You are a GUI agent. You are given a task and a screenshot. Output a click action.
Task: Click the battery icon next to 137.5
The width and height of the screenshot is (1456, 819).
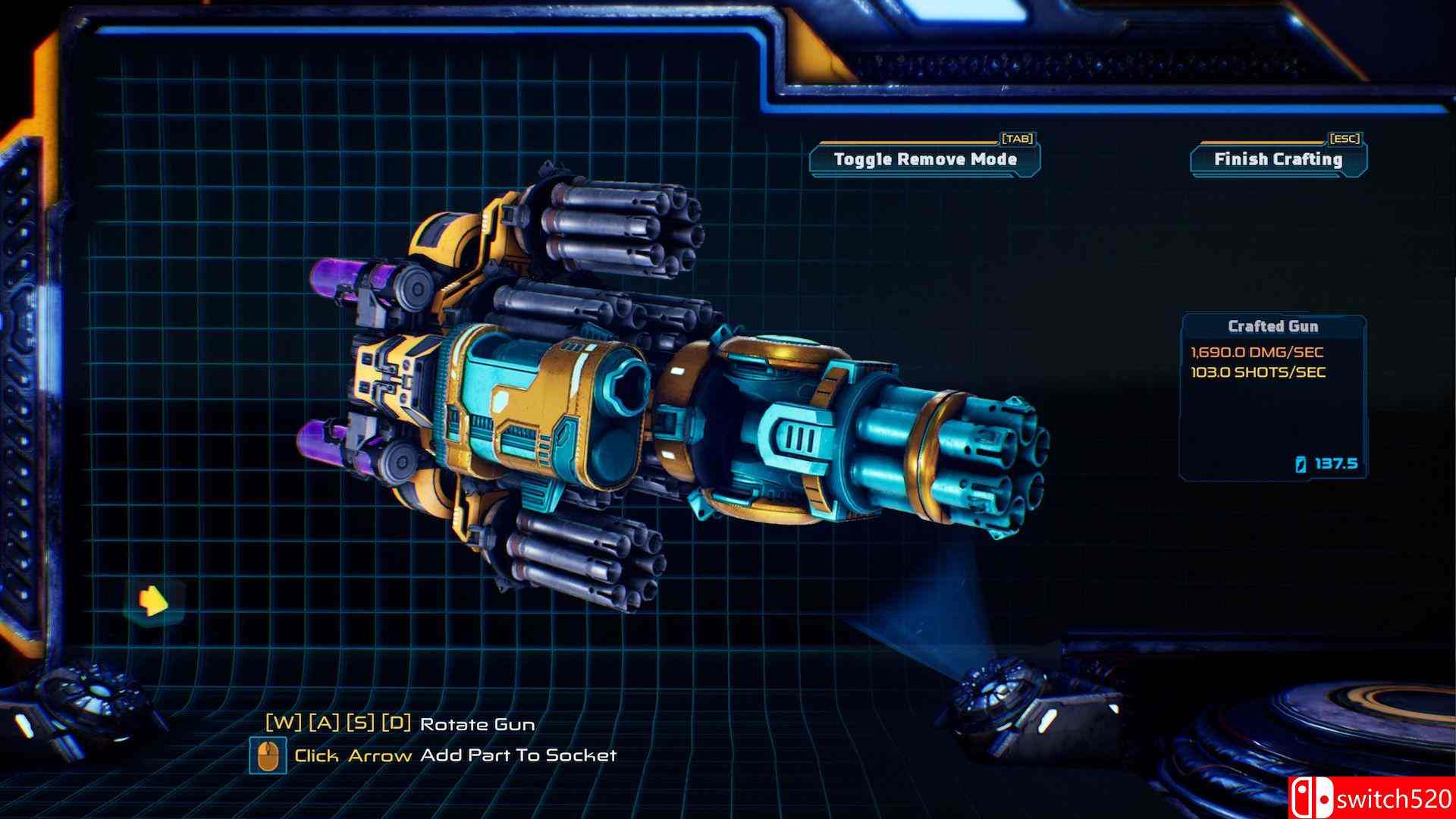pos(1299,465)
